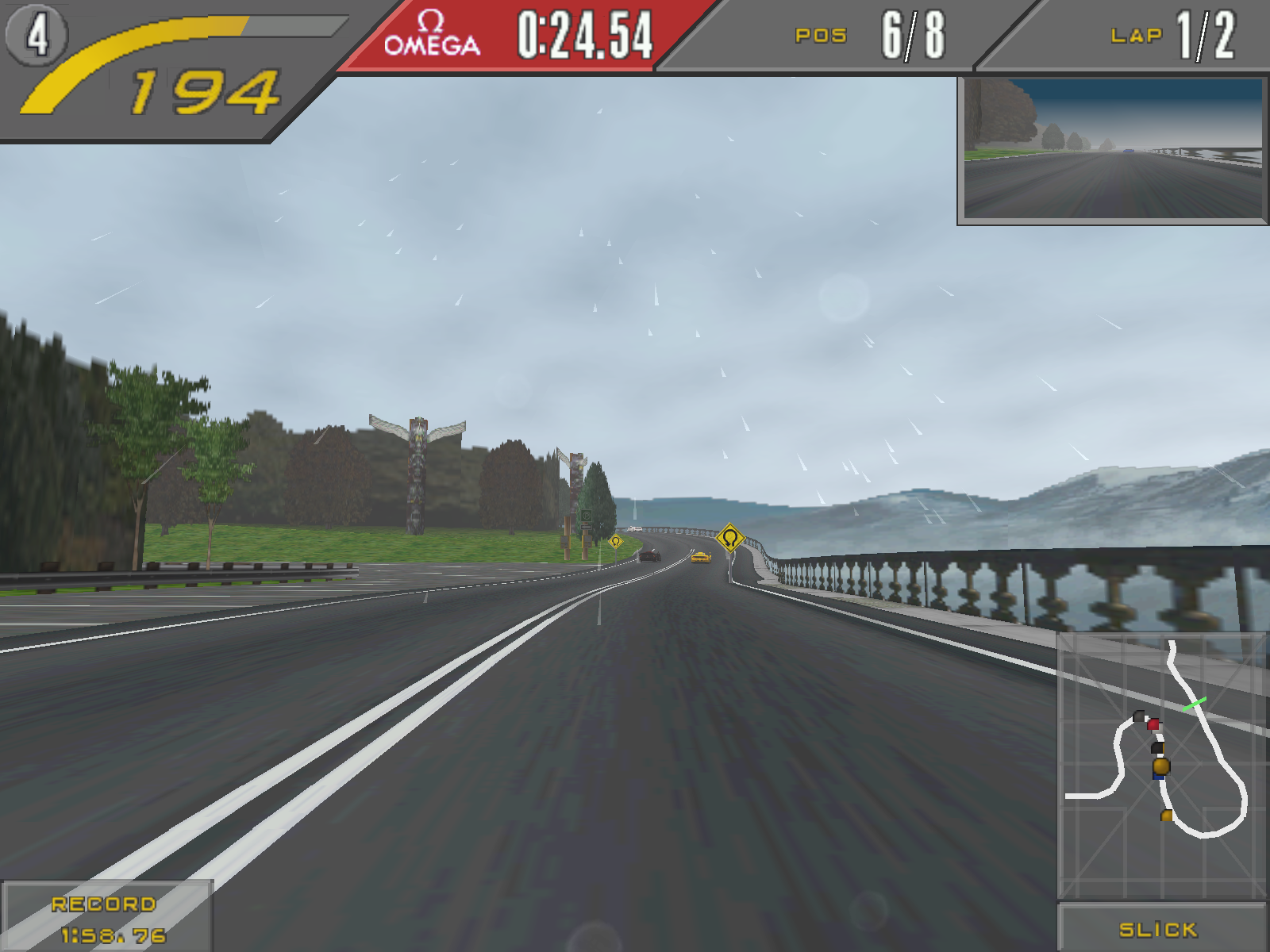This screenshot has height=952, width=1270.
Task: Click the SLICK road condition panel
Action: pos(1160,928)
